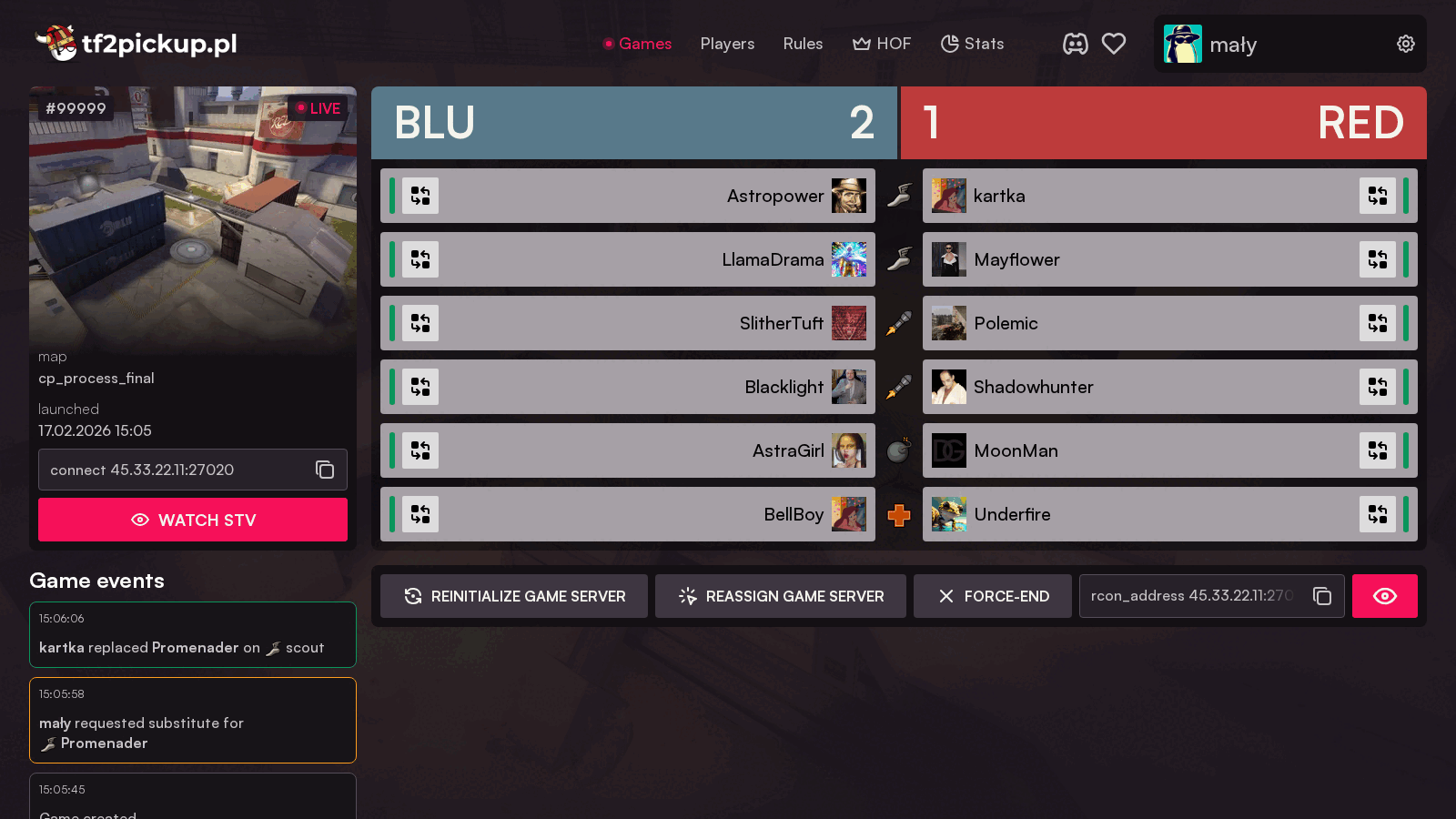Force-end the current game
This screenshot has width=1456, height=819.
click(x=992, y=596)
